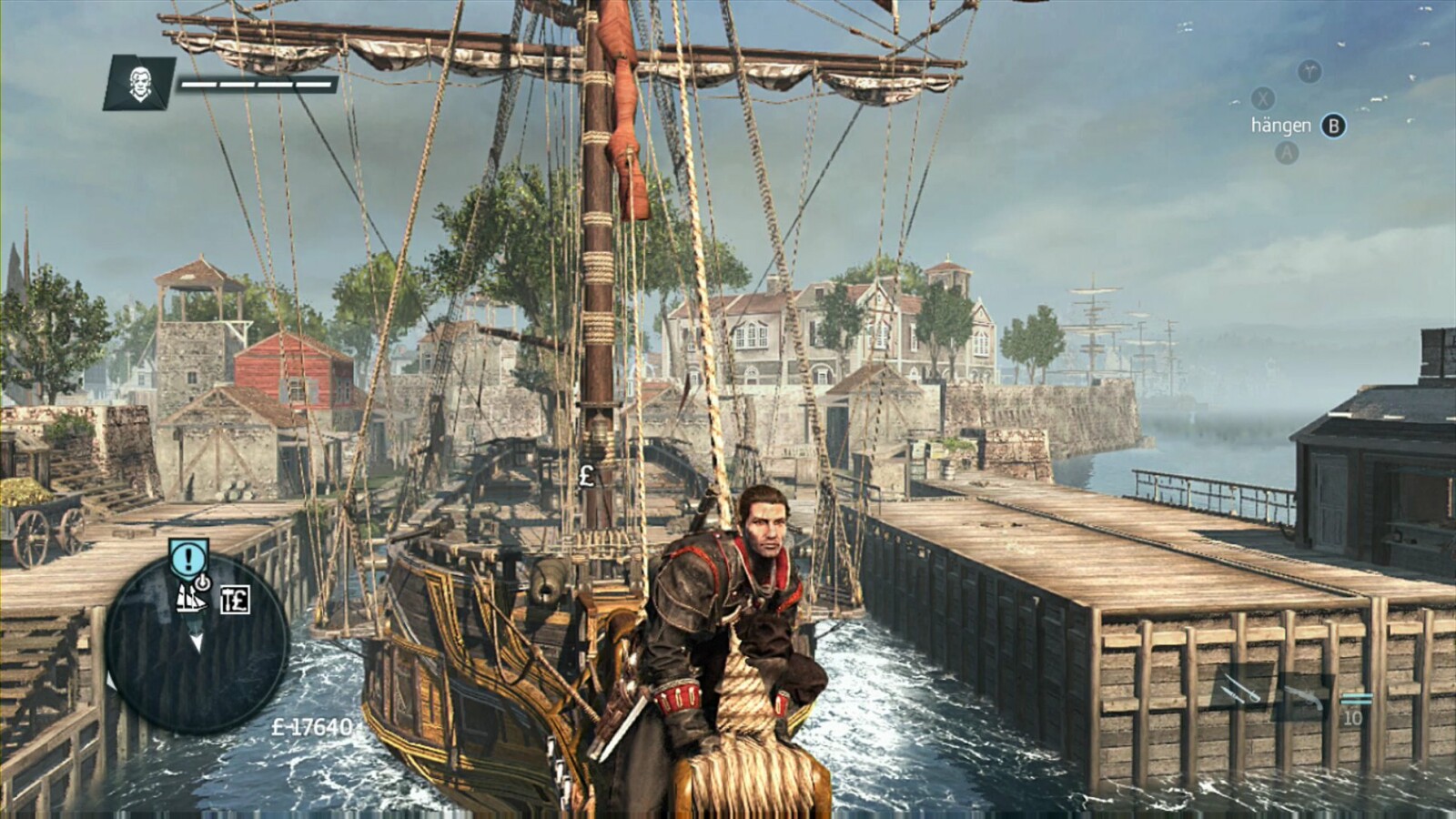Select the sword and dagger weapon slot
The image size is (1456, 819).
(1243, 688)
